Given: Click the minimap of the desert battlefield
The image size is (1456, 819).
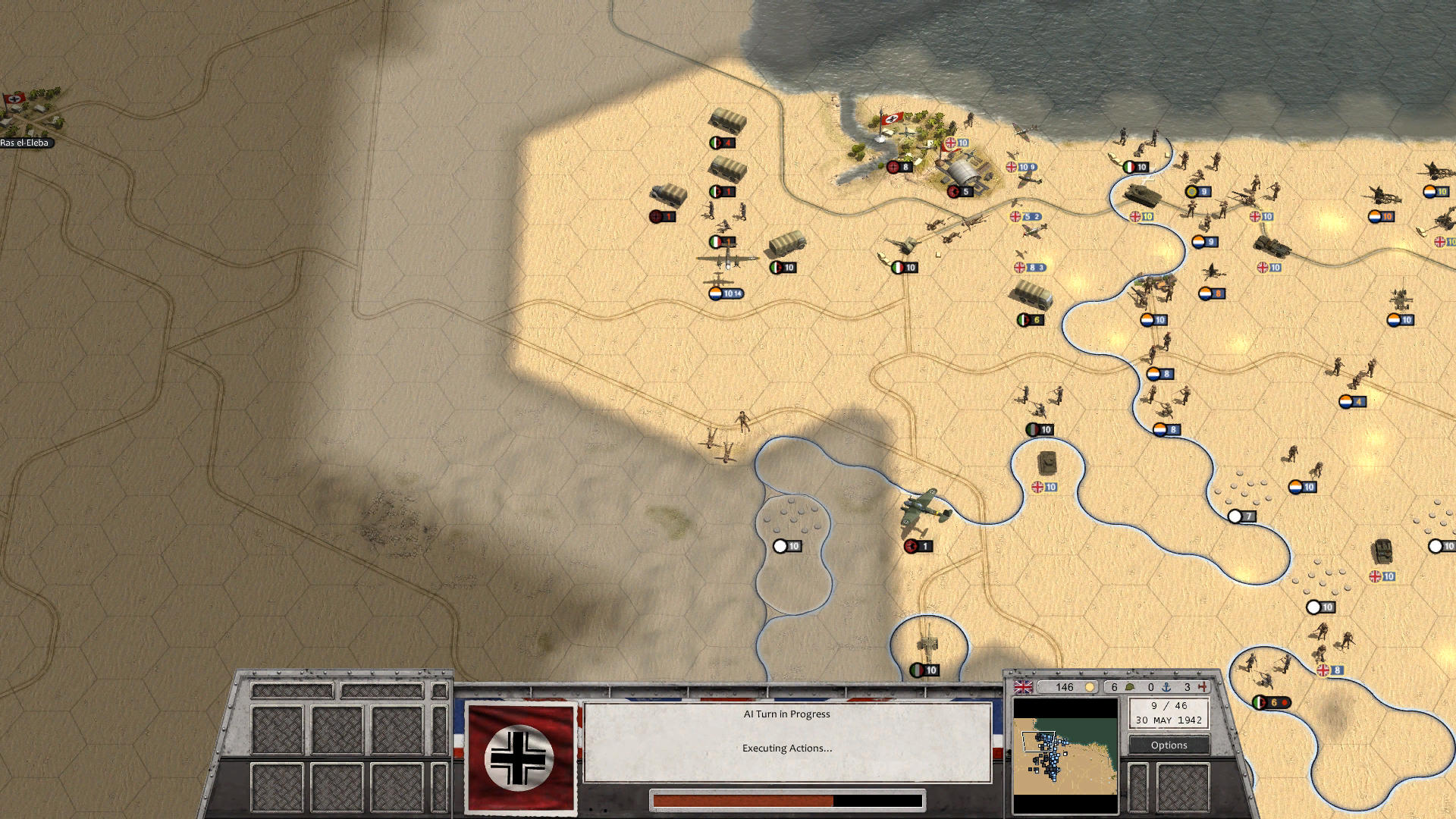Looking at the screenshot, I should 1065,747.
